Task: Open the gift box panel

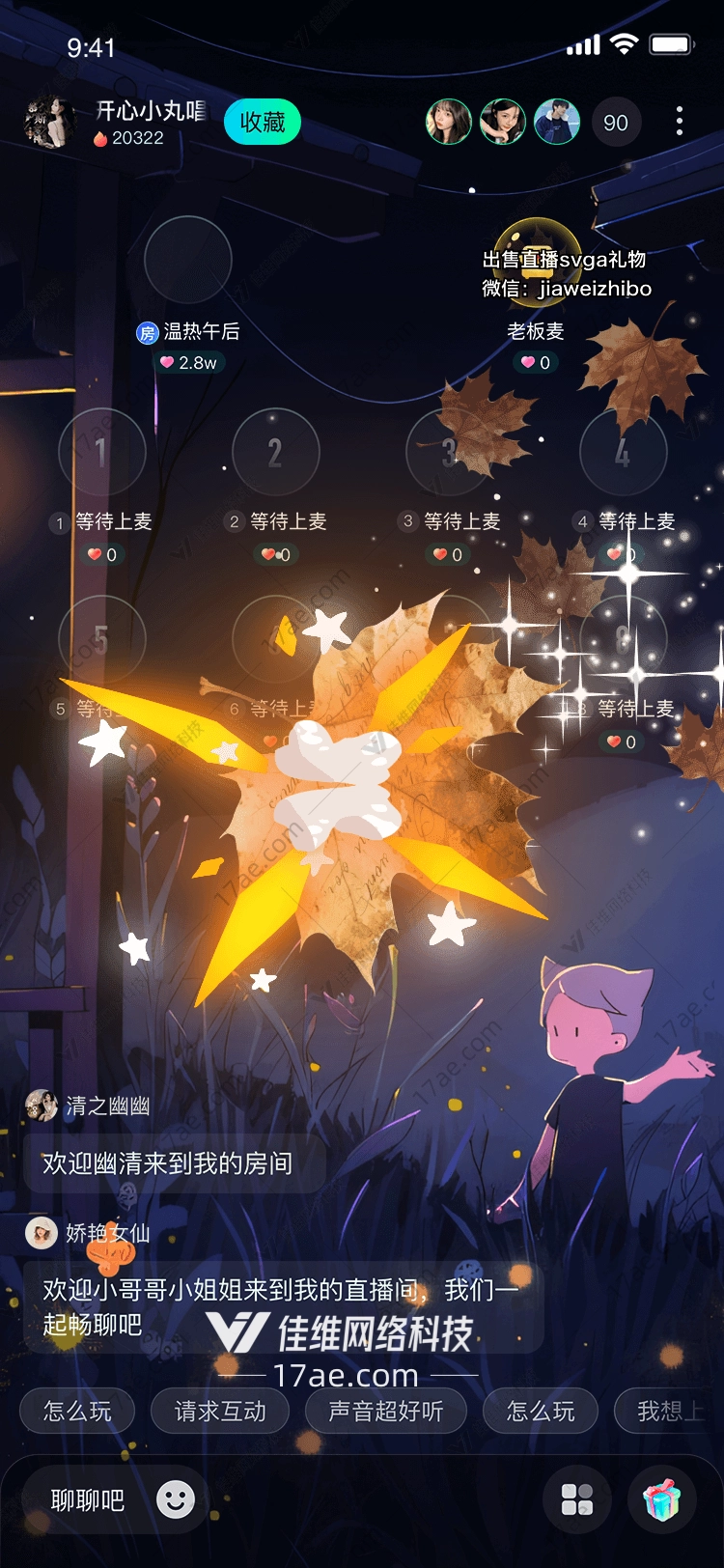Action: [x=662, y=1499]
